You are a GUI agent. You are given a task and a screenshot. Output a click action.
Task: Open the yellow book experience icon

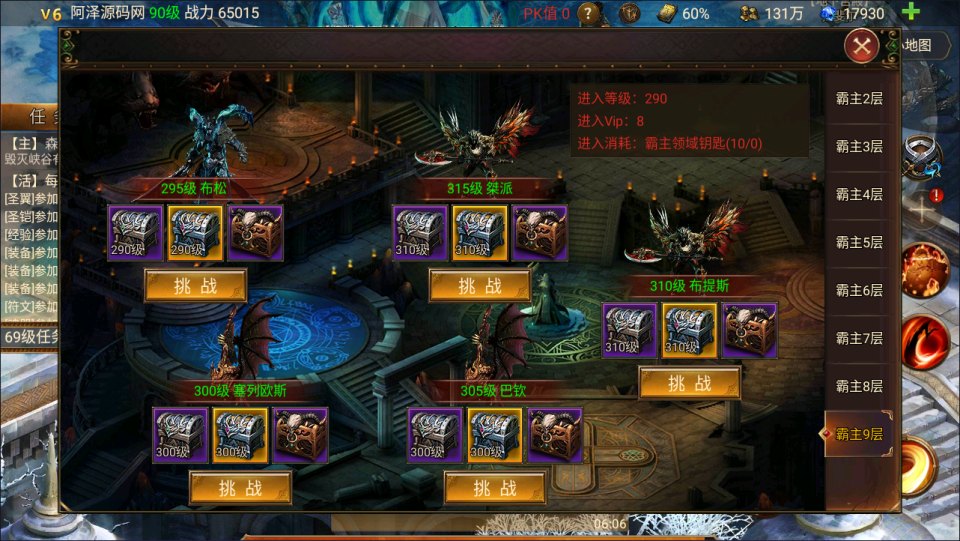[x=666, y=14]
